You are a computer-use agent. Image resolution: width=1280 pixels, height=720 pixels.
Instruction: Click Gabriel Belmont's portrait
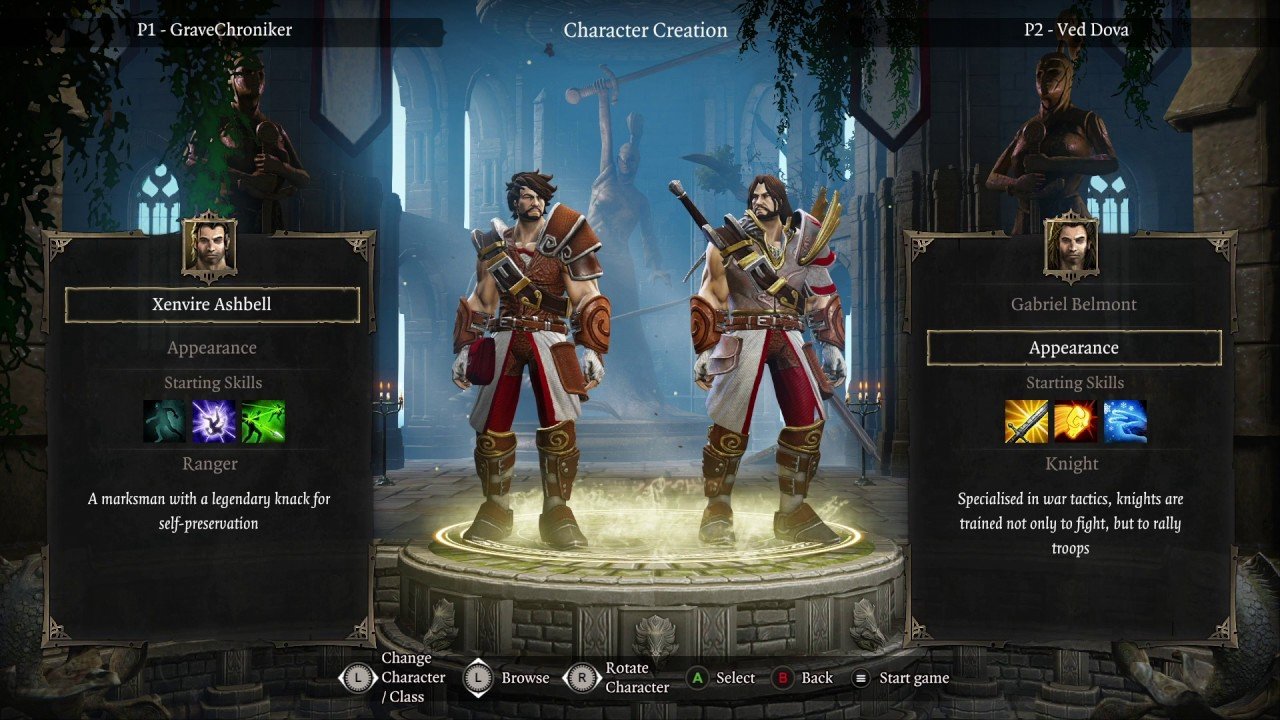[x=1071, y=246]
